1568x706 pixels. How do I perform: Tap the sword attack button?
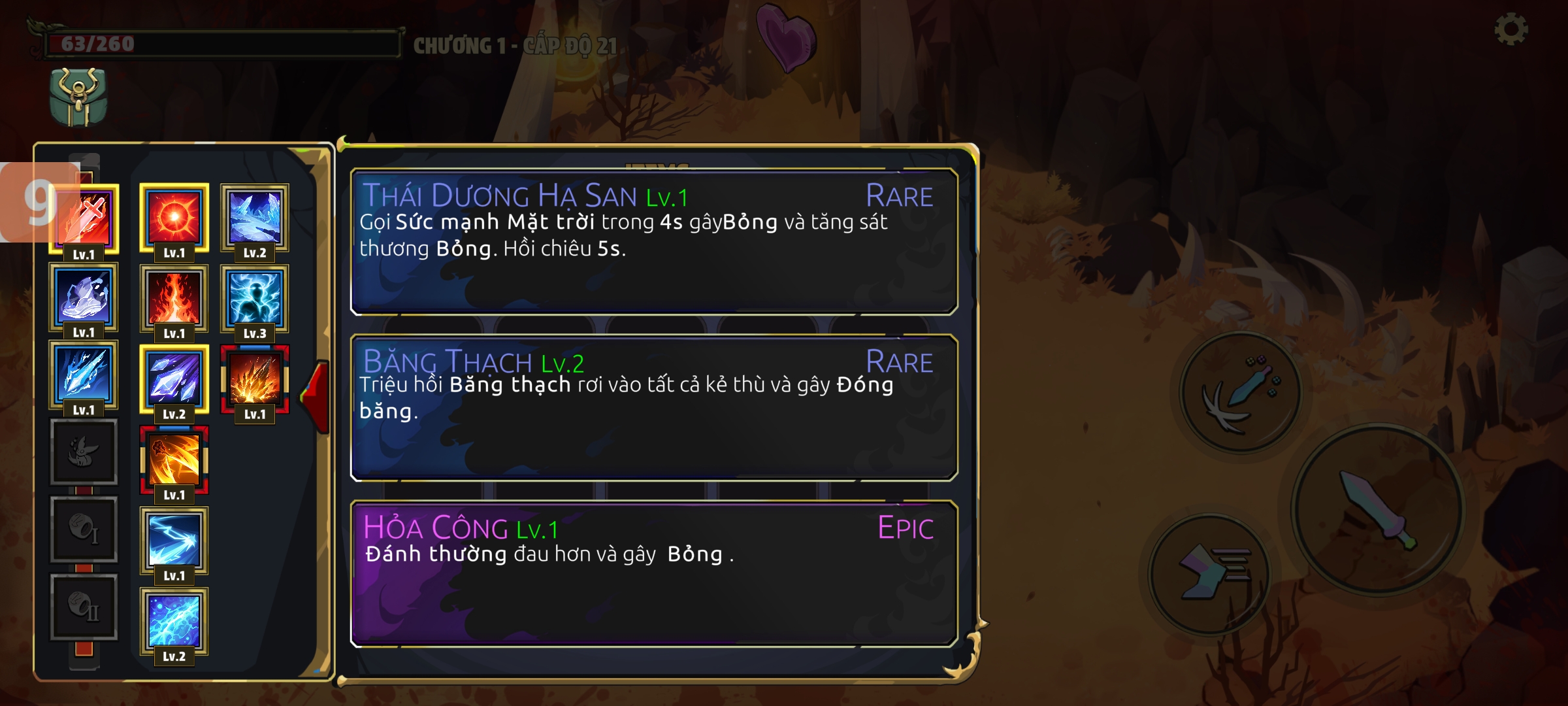[1377, 510]
